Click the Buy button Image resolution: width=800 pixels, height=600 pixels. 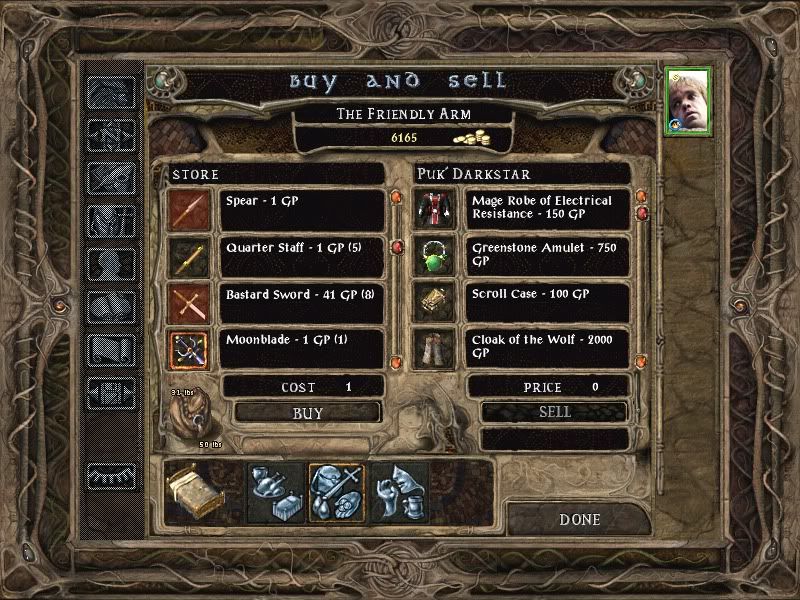point(308,412)
